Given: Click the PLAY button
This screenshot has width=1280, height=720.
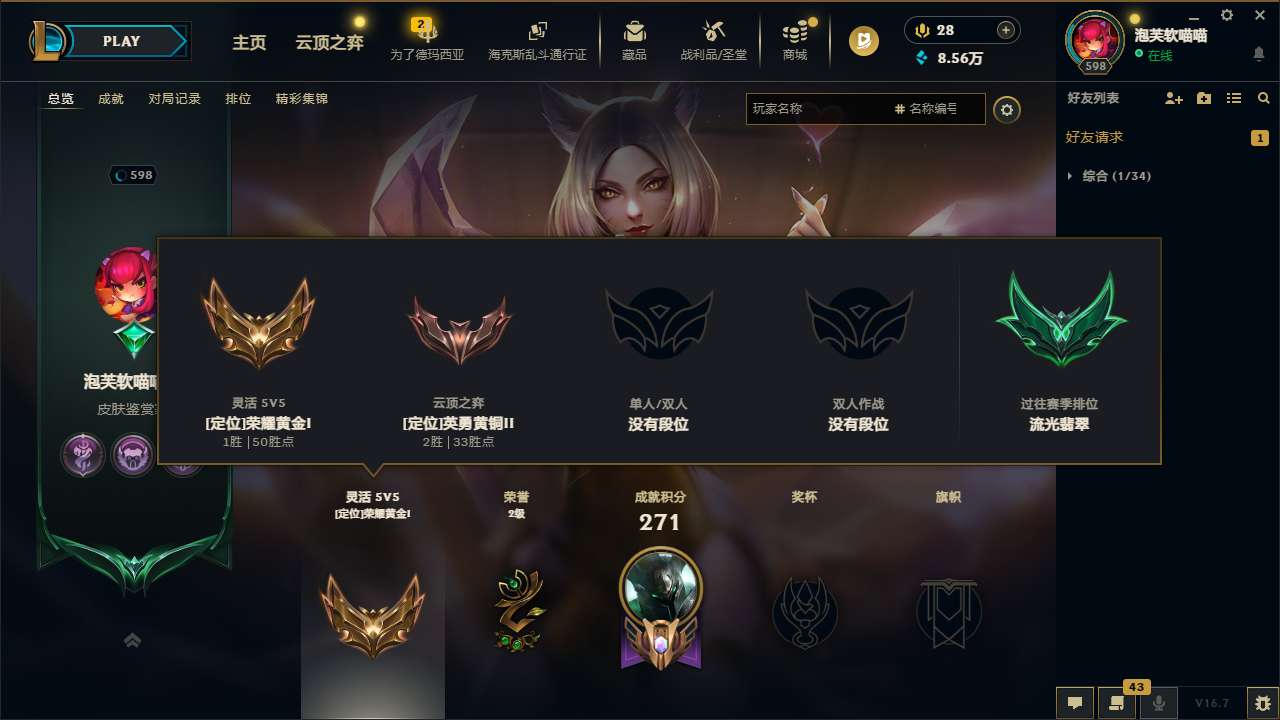Looking at the screenshot, I should click(122, 41).
